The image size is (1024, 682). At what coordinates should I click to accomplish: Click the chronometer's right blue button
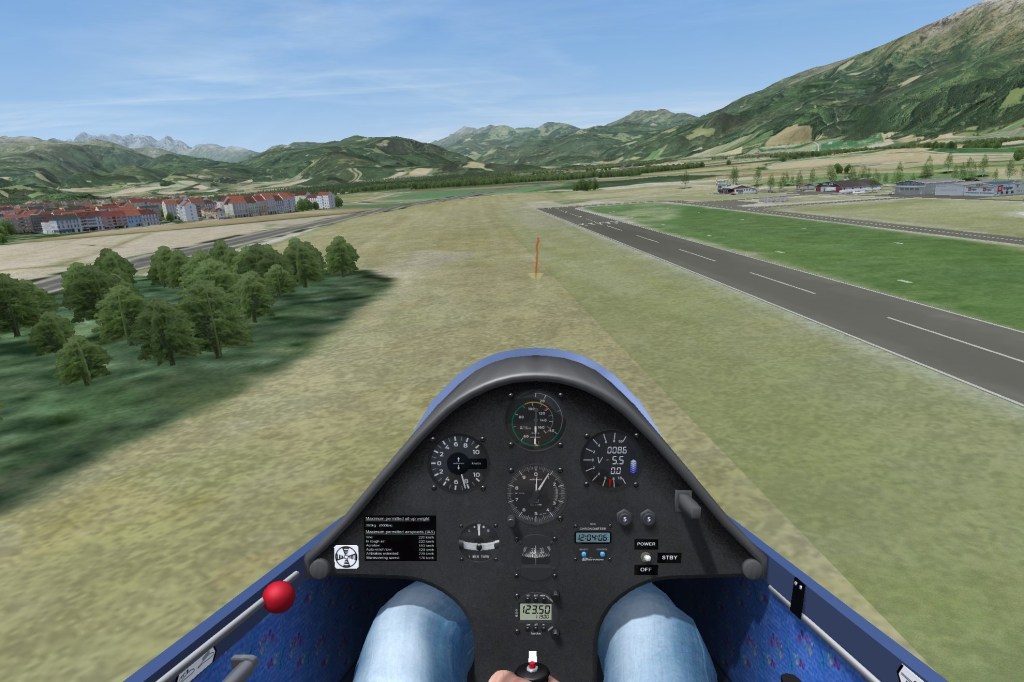tap(604, 553)
